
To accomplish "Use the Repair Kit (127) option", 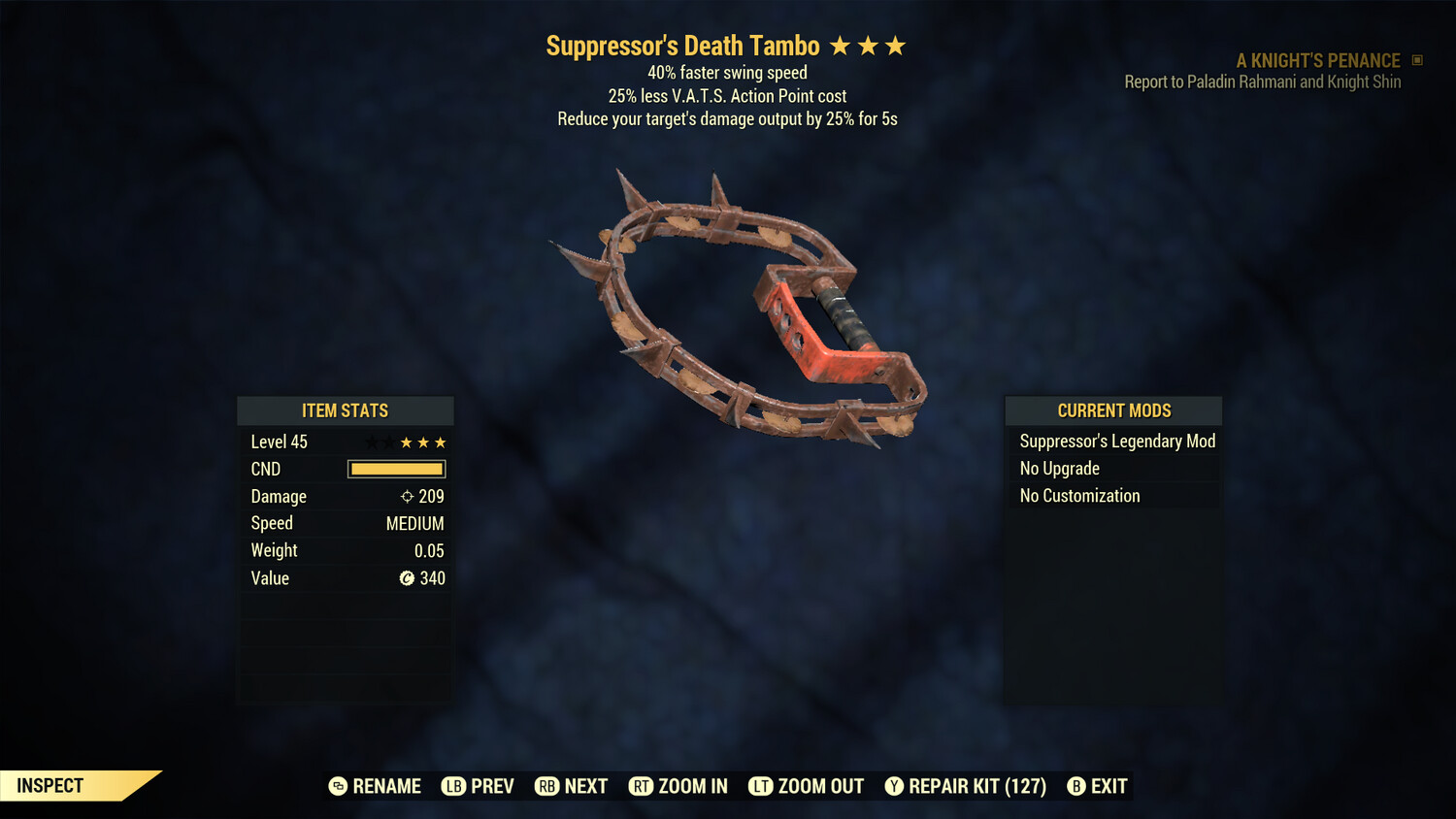I will [966, 786].
